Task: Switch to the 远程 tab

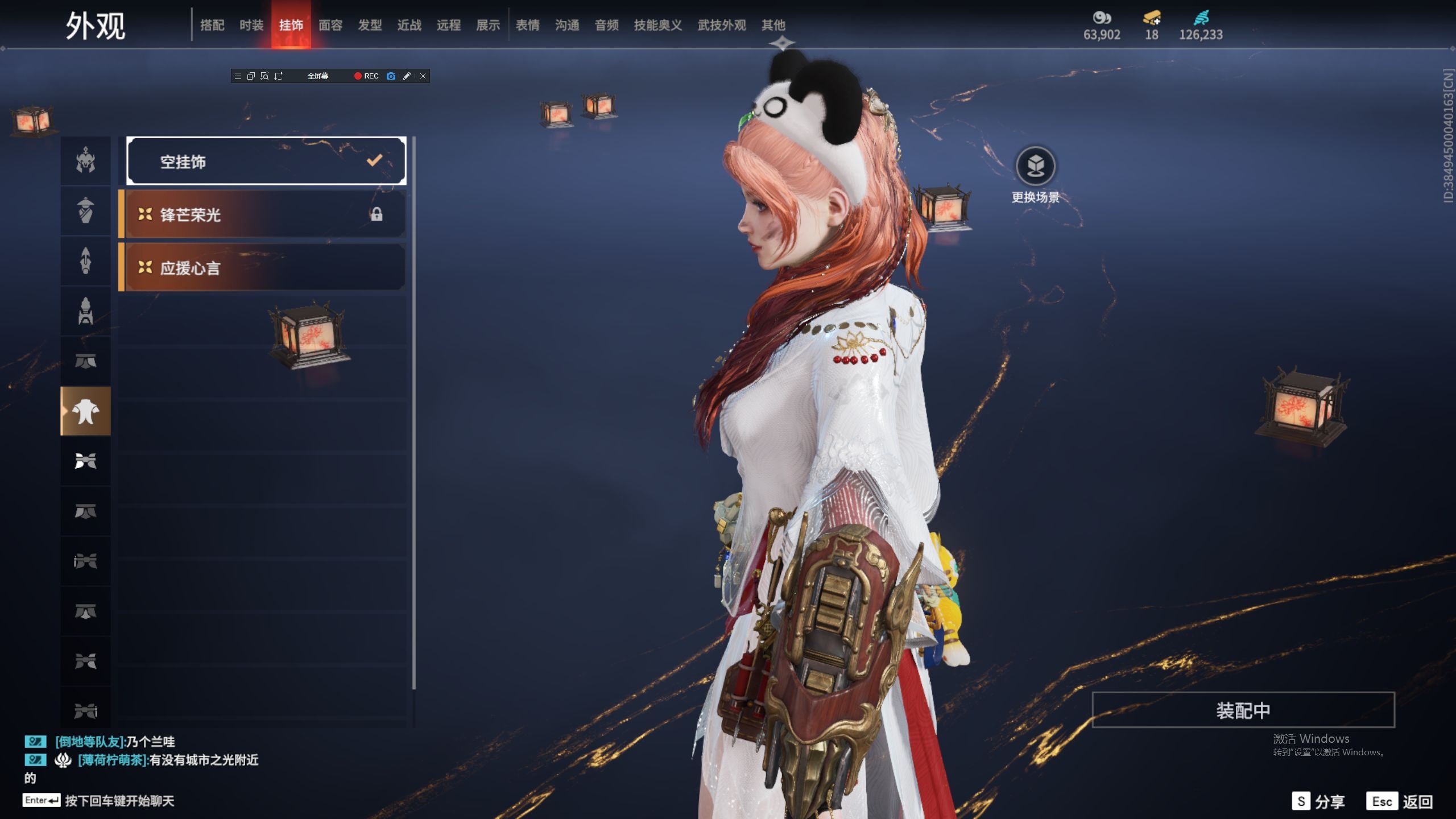Action: 449,25
